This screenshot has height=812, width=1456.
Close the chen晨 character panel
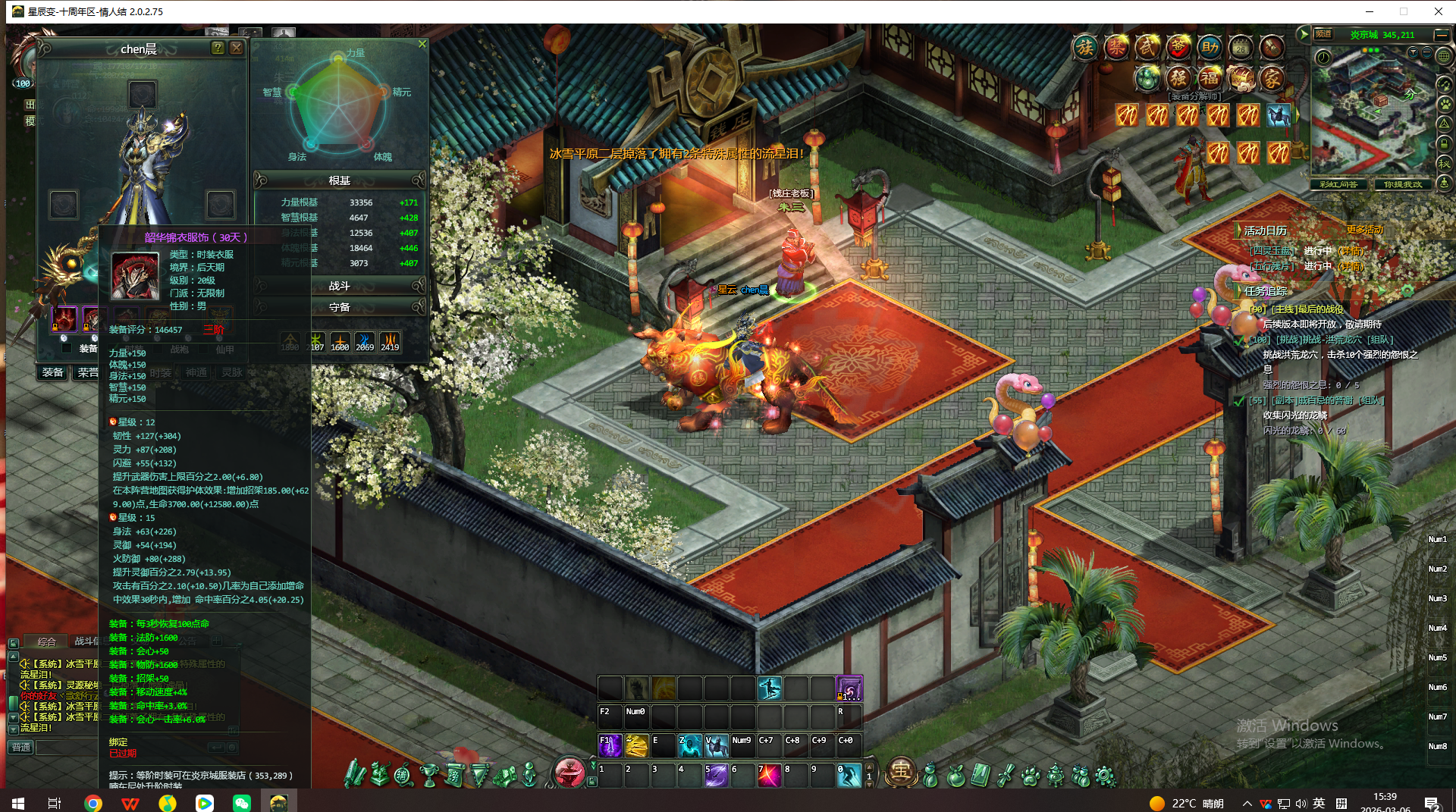pos(237,48)
